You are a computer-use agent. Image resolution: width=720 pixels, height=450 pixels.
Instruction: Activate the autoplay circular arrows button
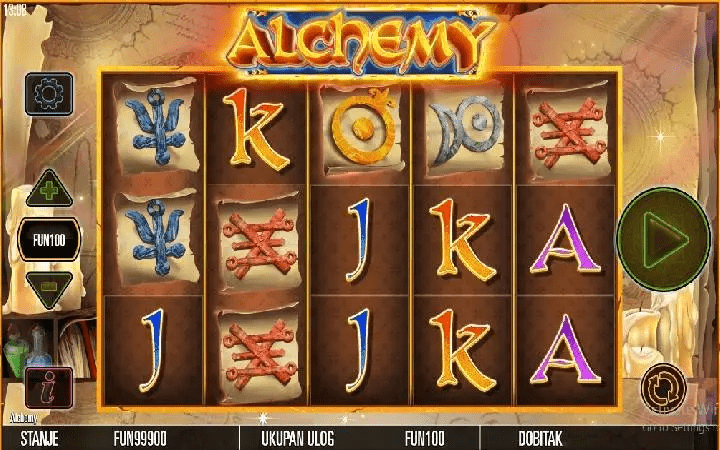[x=662, y=382]
